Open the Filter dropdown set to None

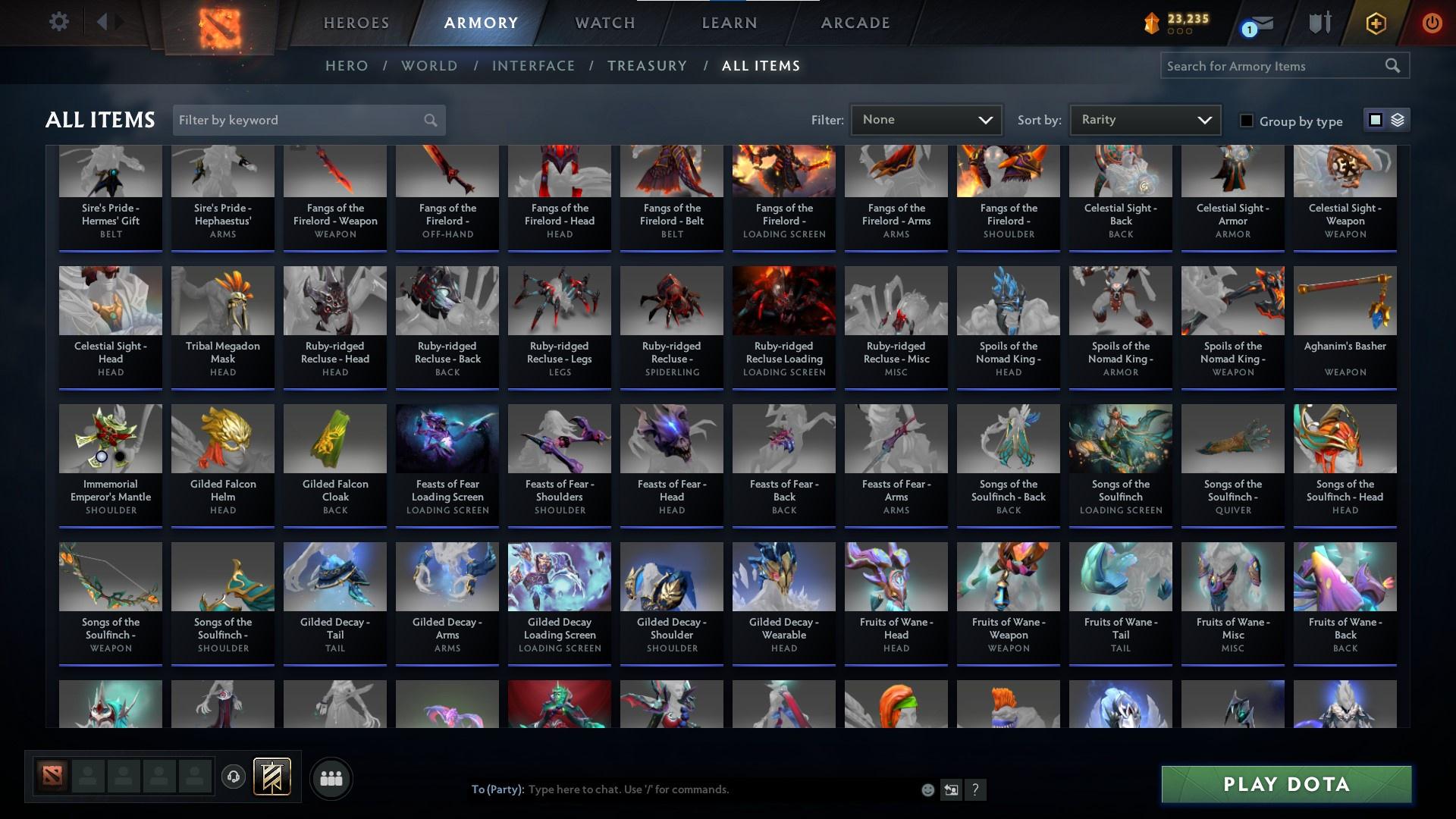click(x=926, y=119)
